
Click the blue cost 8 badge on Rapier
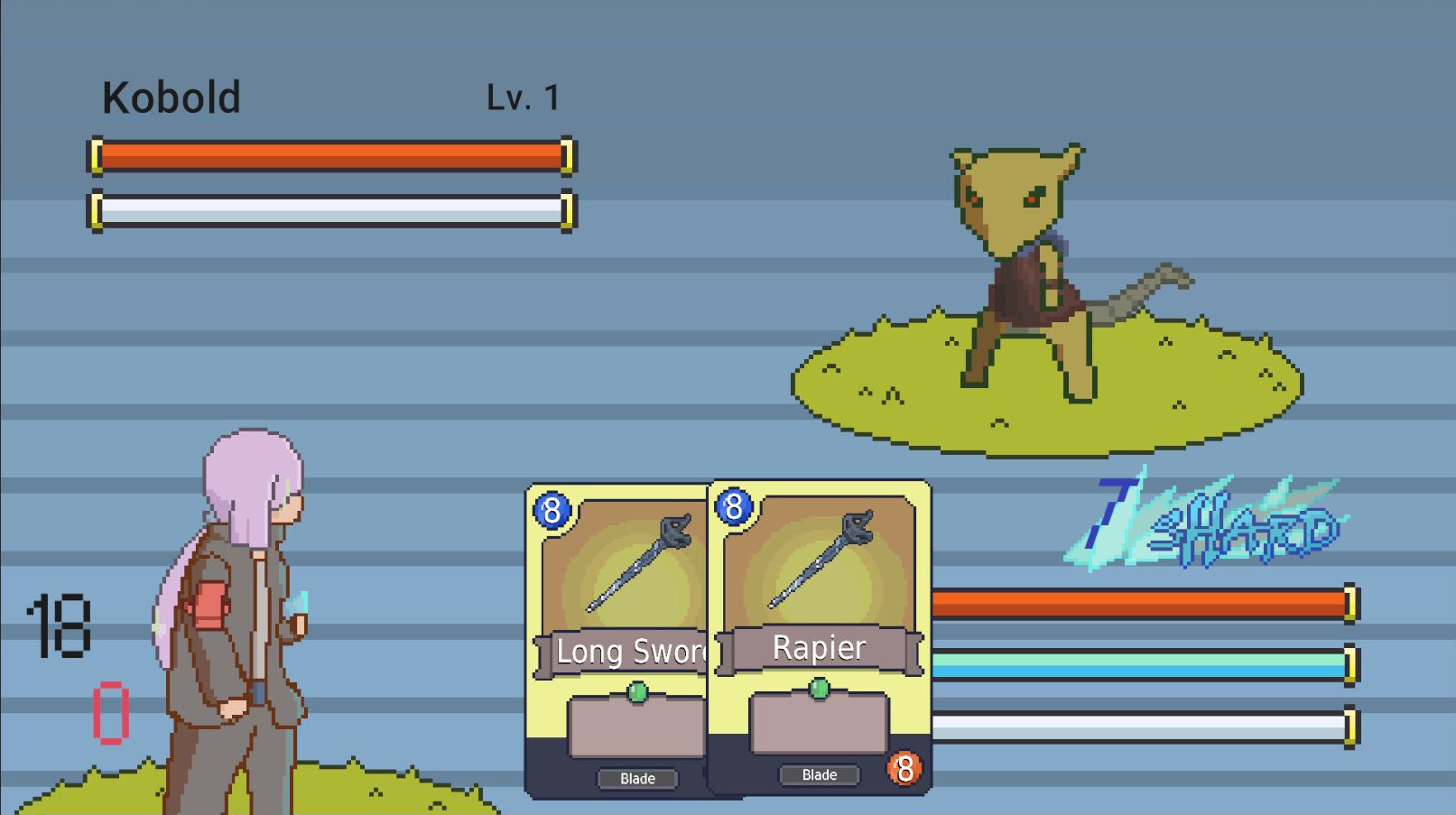733,508
